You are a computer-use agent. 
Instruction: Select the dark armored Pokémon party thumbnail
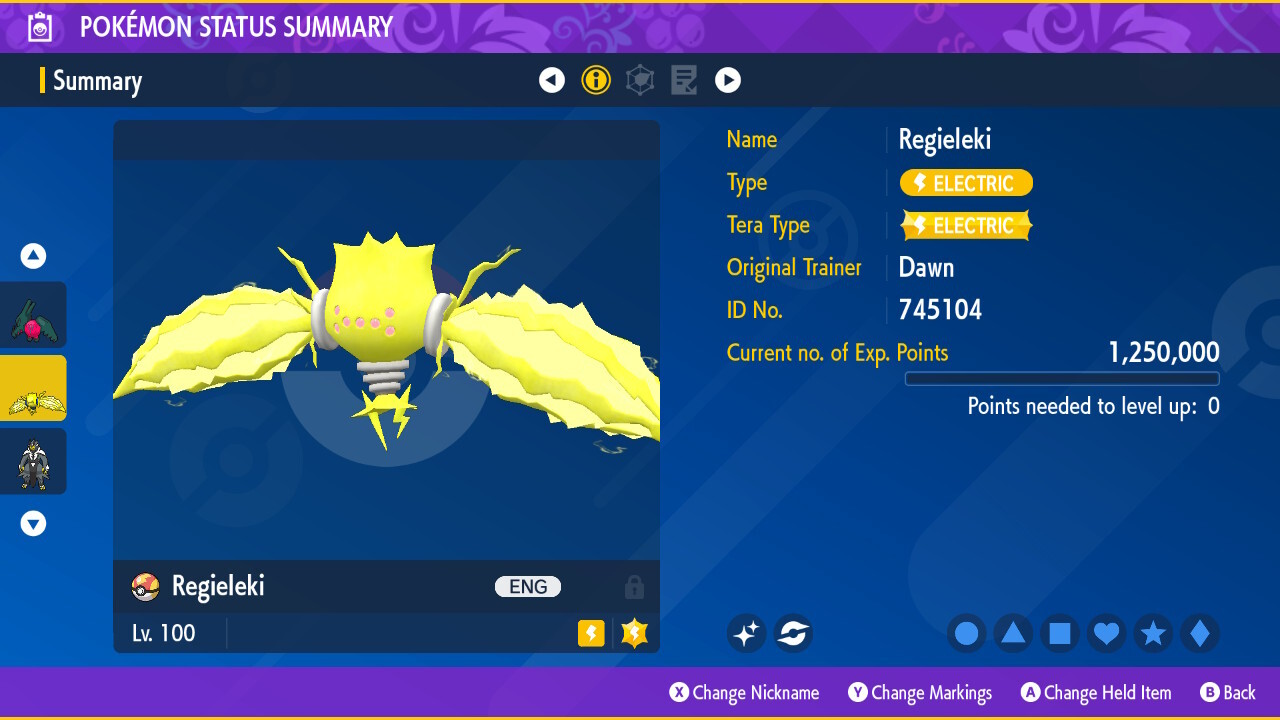34,461
